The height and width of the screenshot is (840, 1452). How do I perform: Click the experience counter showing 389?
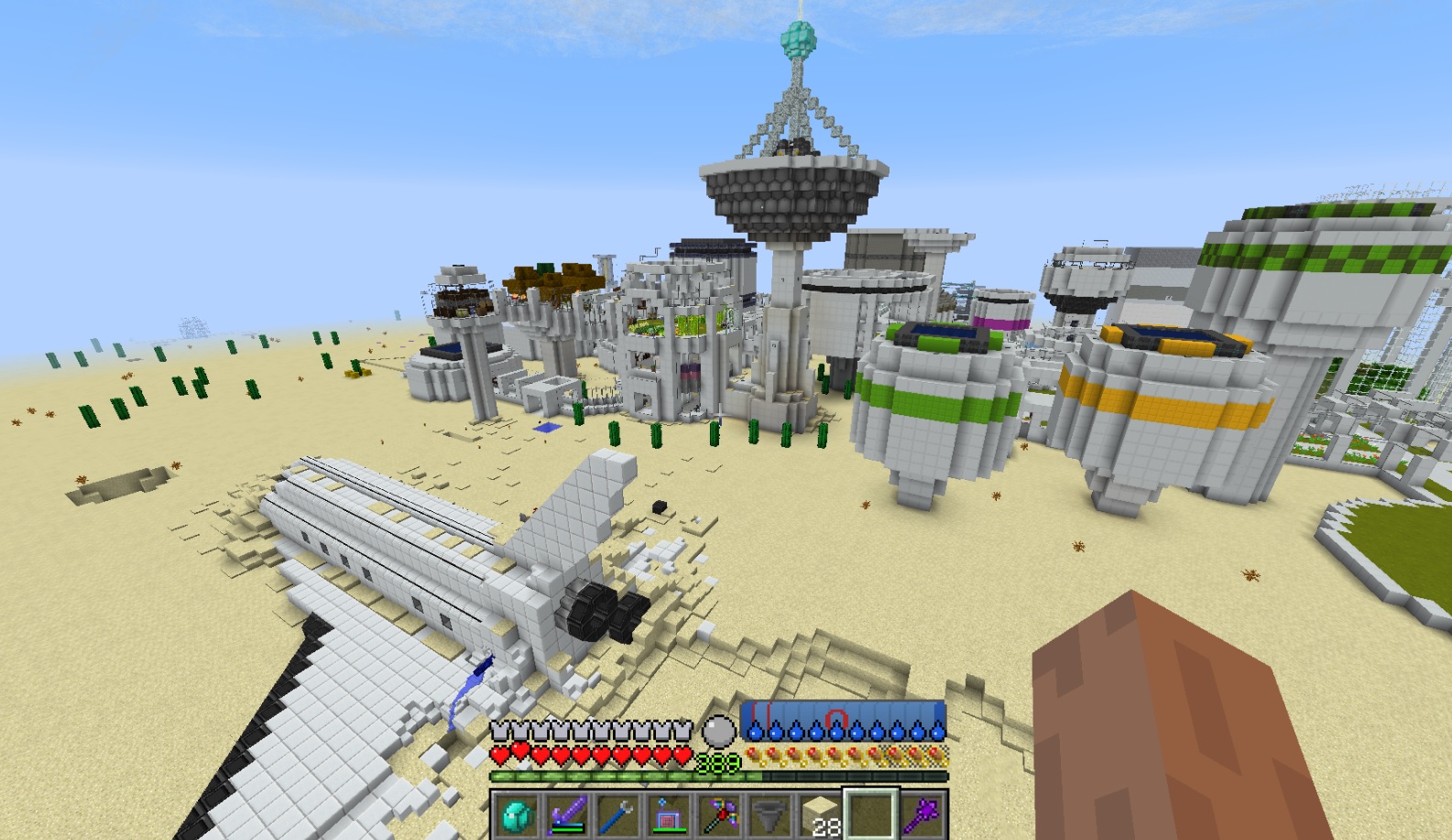(x=716, y=762)
